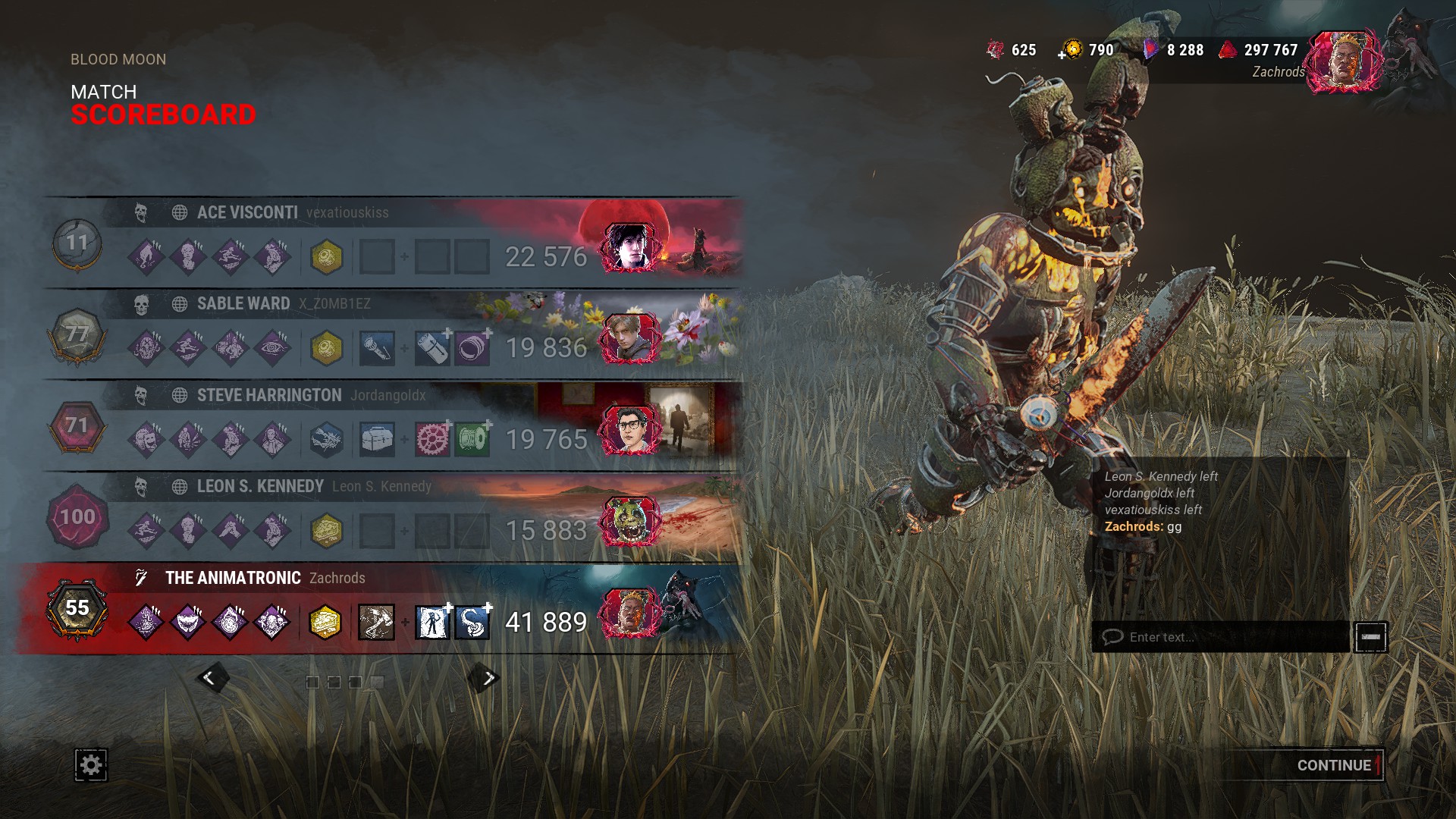Open the gear settings menu
Screen dimensions: 1456x819
pyautogui.click(x=91, y=764)
